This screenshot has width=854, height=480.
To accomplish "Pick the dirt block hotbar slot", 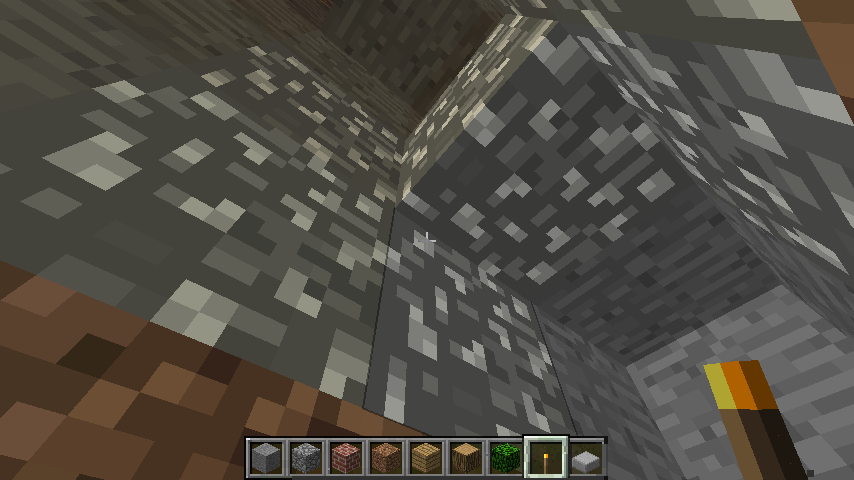I will (385, 458).
